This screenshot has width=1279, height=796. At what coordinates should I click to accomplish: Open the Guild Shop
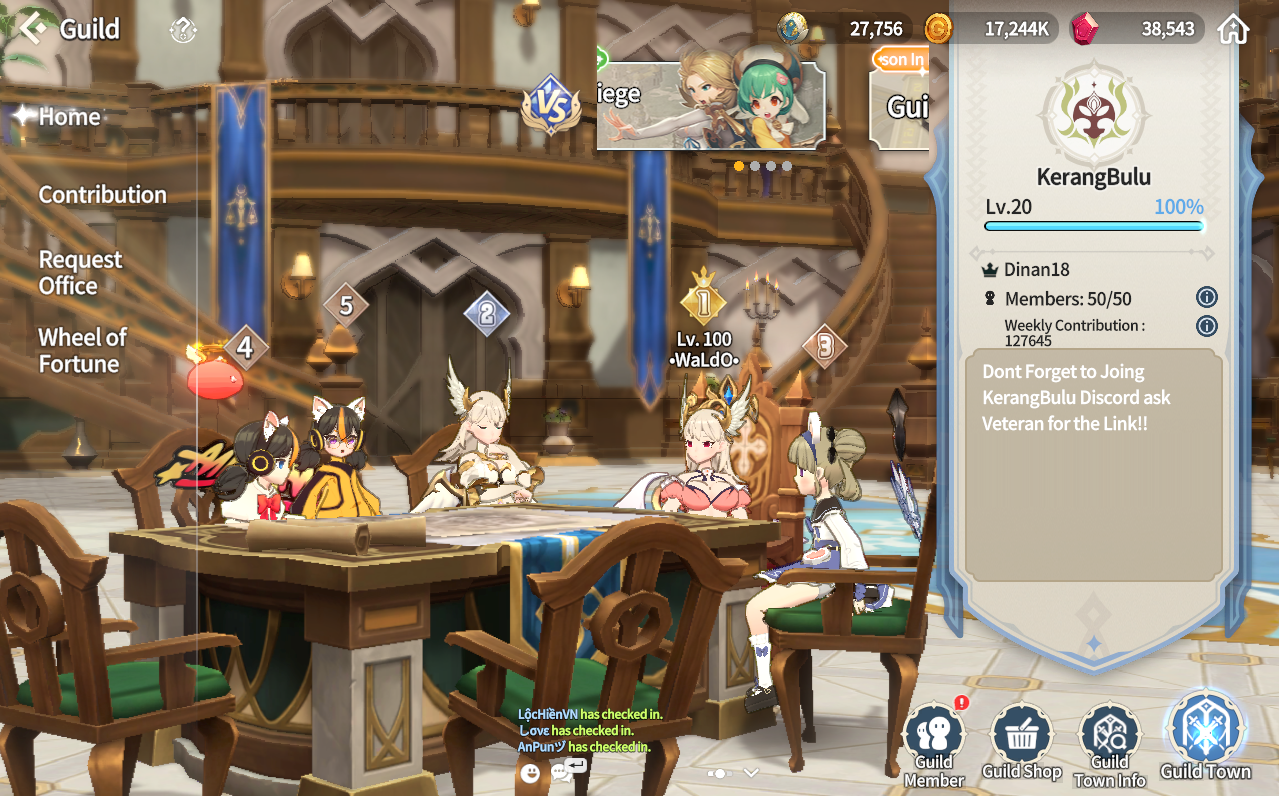click(1021, 744)
